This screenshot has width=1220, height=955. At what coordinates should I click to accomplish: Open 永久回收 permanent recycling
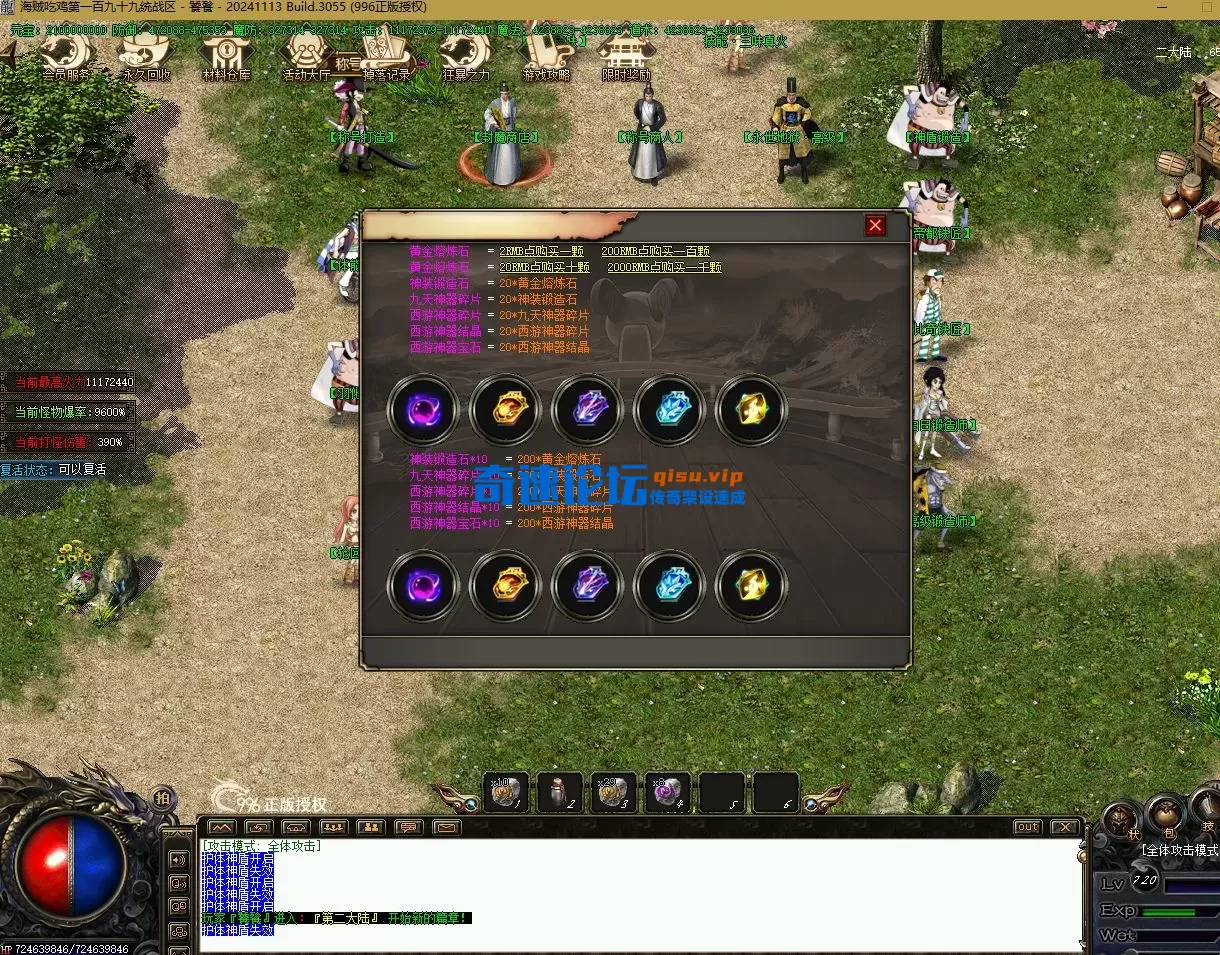[x=146, y=56]
